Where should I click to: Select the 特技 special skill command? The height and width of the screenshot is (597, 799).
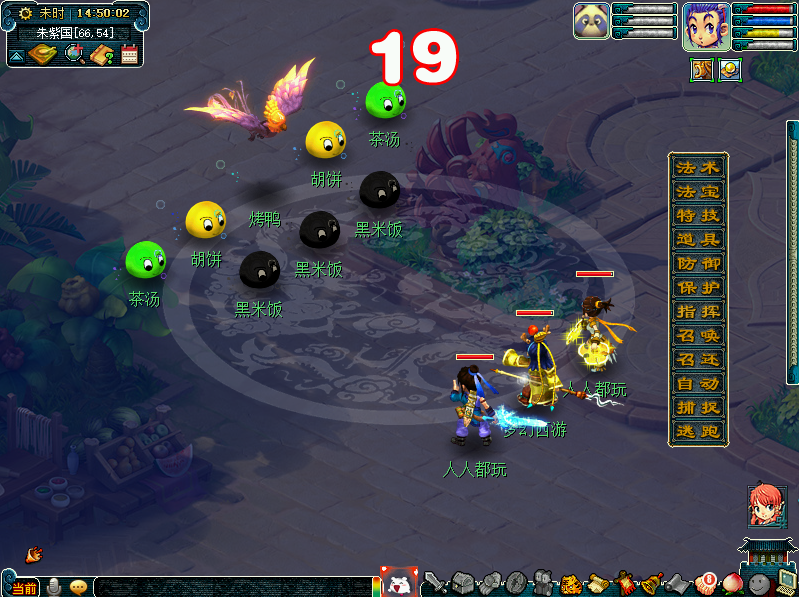pyautogui.click(x=698, y=215)
